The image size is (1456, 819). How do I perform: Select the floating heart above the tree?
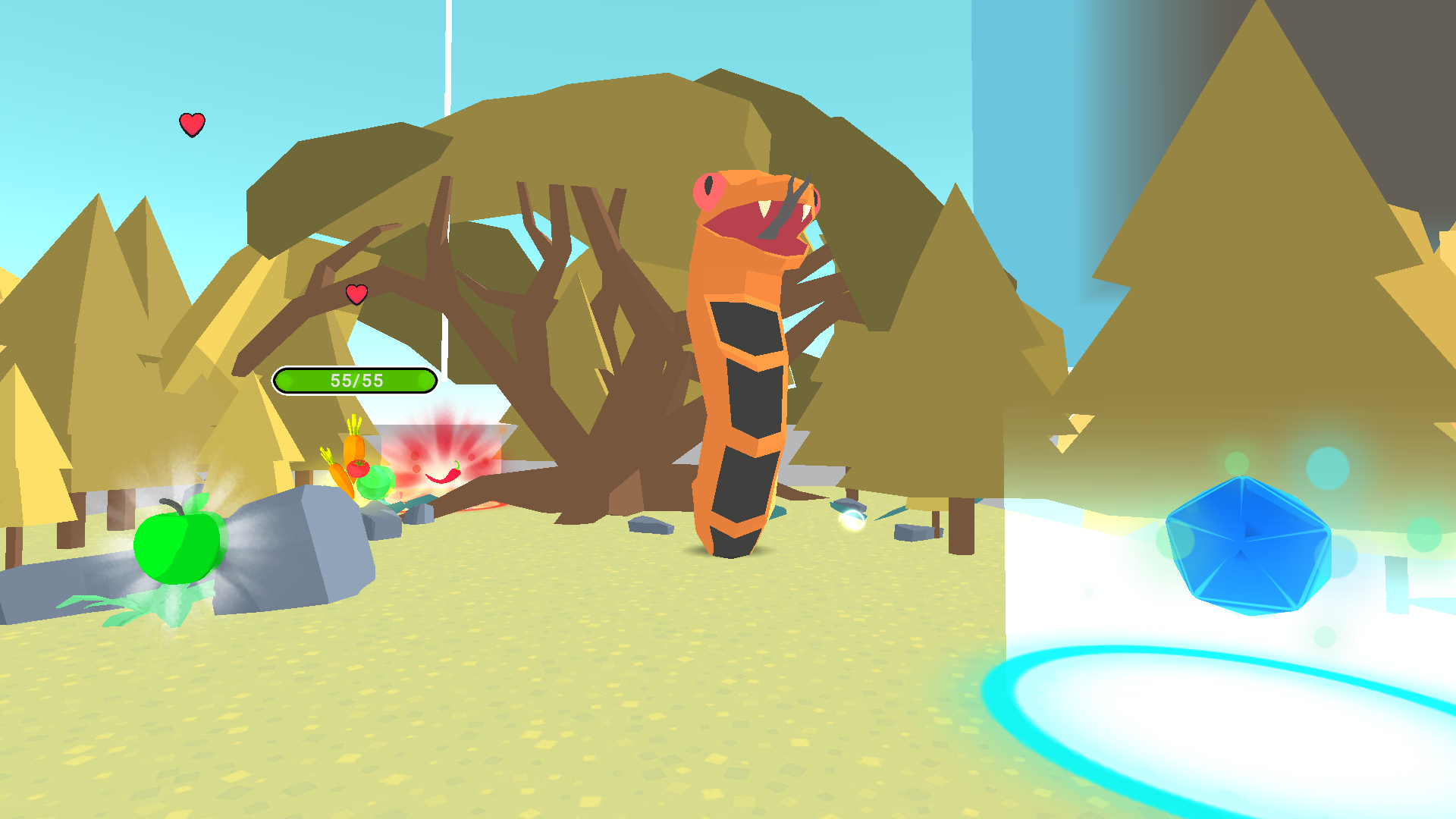point(192,124)
